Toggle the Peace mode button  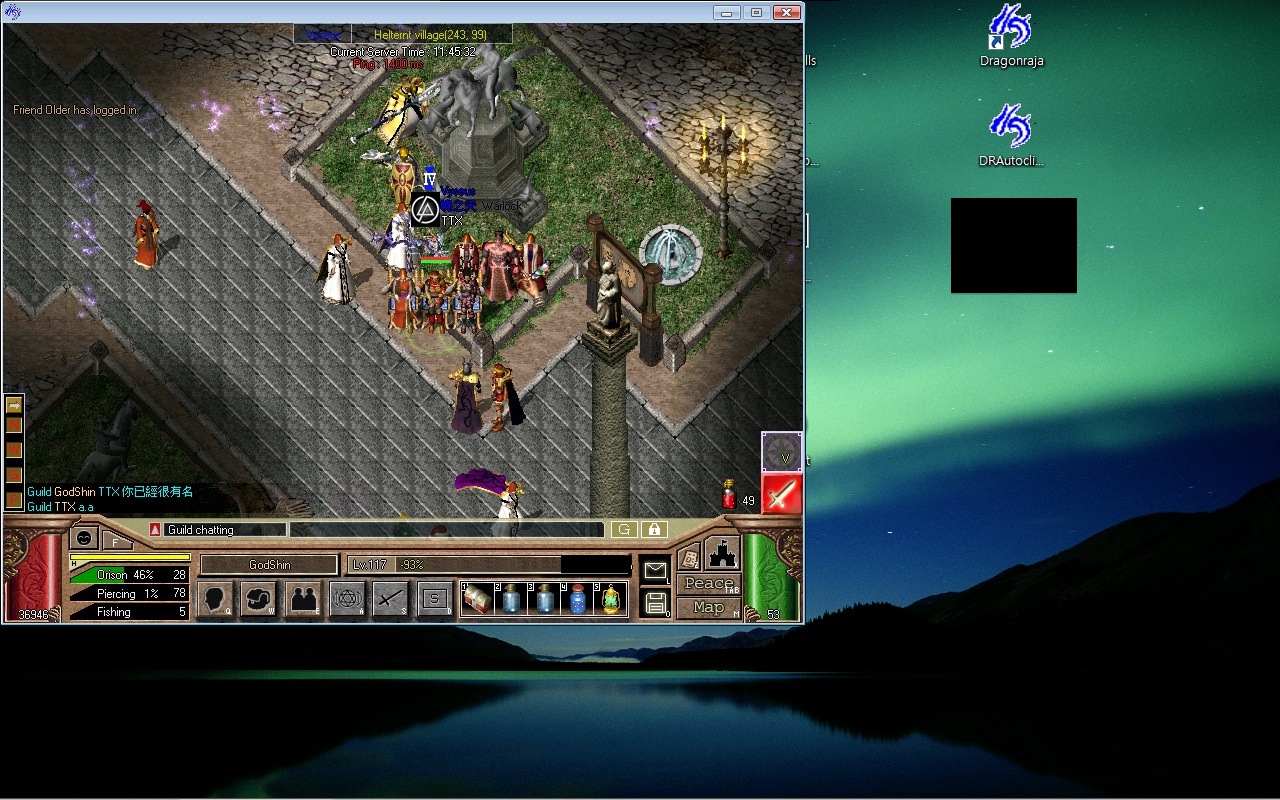tap(708, 583)
